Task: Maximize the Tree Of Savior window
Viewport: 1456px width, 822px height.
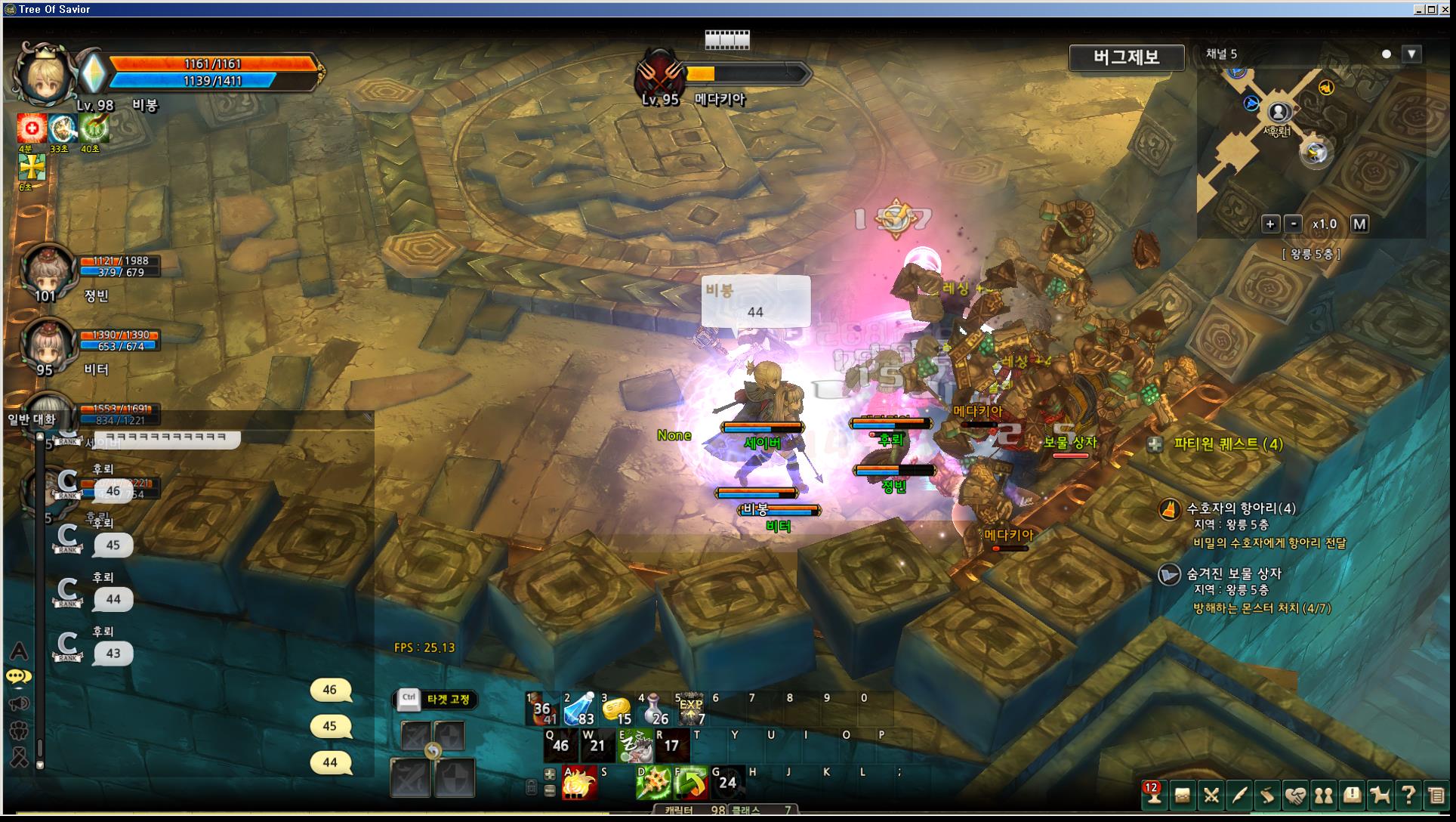Action: [1432, 9]
